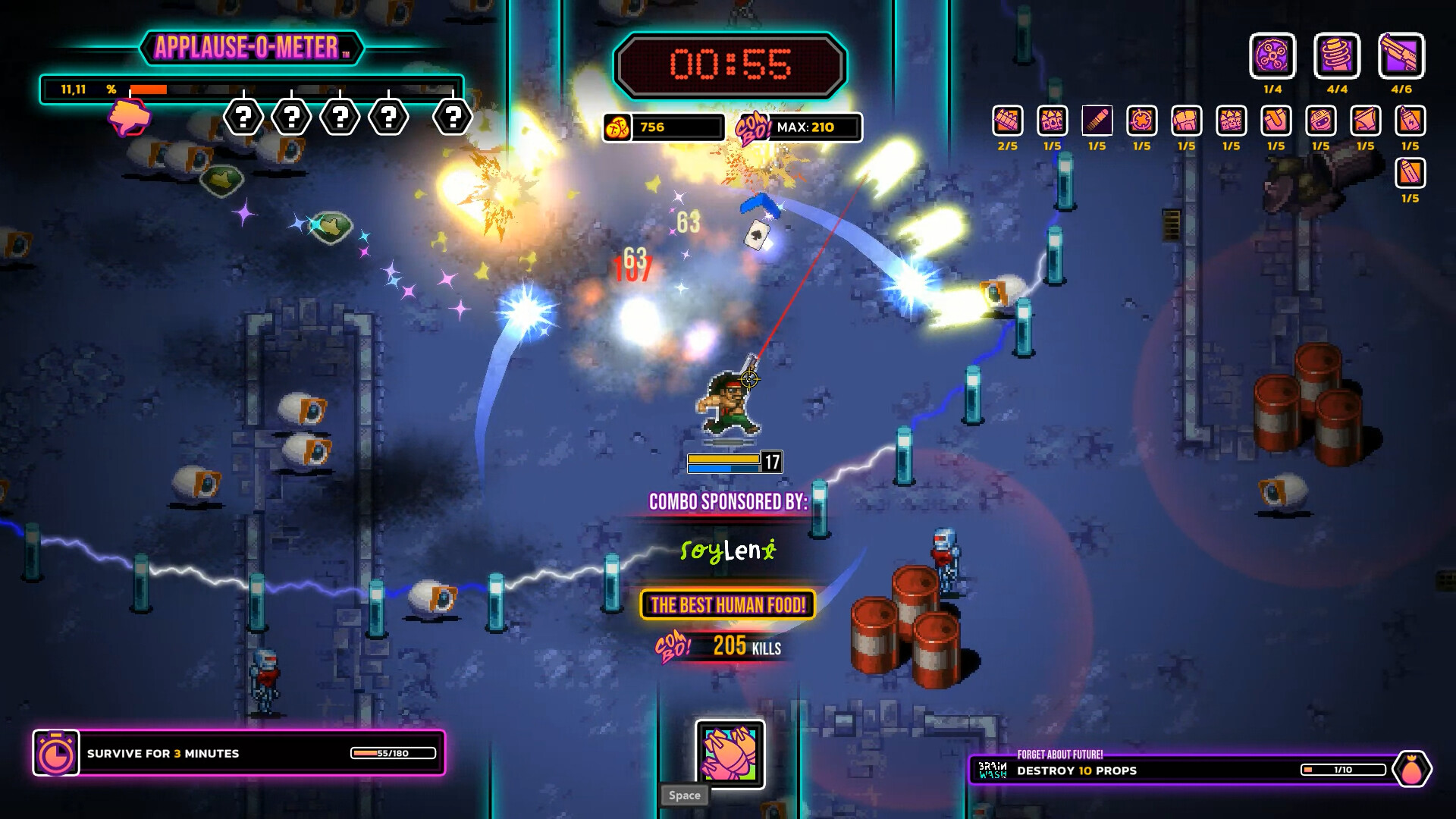Click the spinning tornado weapon icon
The width and height of the screenshot is (1456, 819).
click(x=1337, y=56)
